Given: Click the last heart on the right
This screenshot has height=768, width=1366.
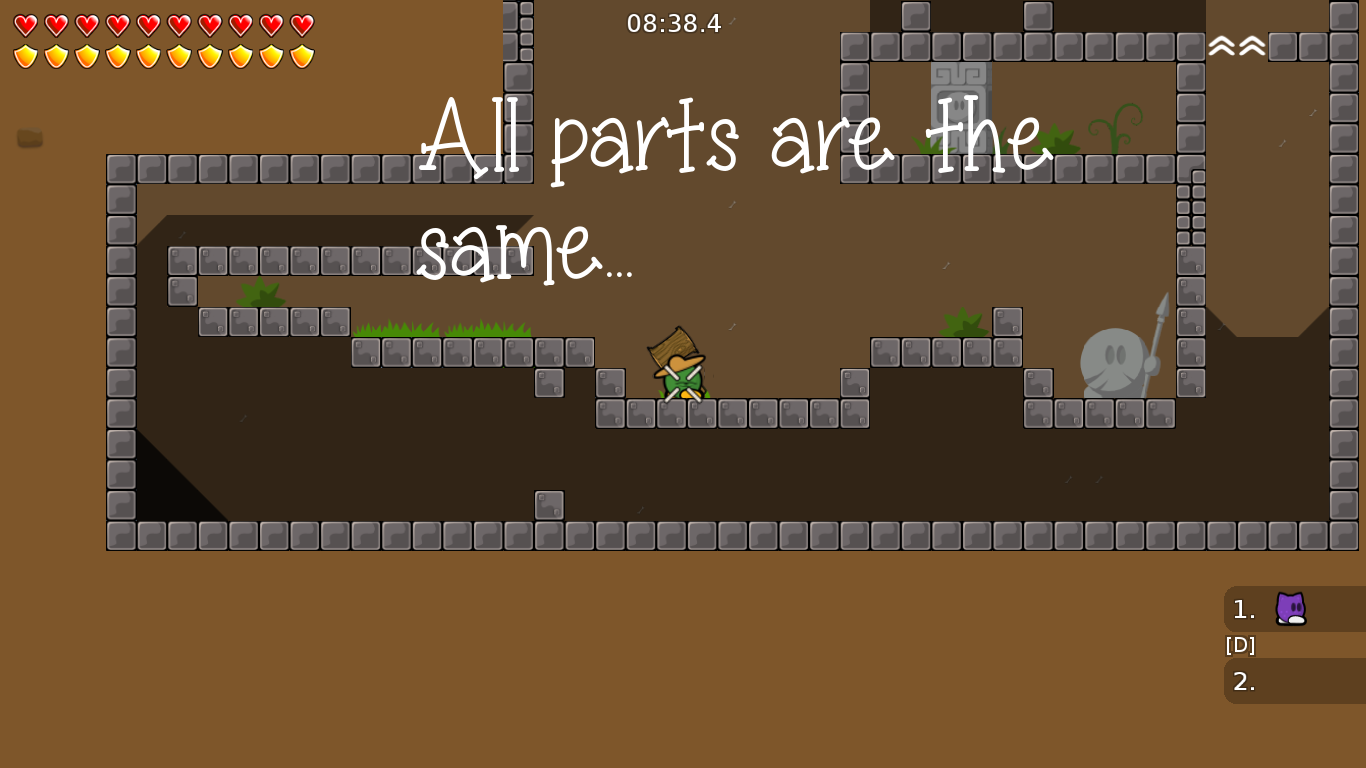Looking at the screenshot, I should tap(303, 24).
